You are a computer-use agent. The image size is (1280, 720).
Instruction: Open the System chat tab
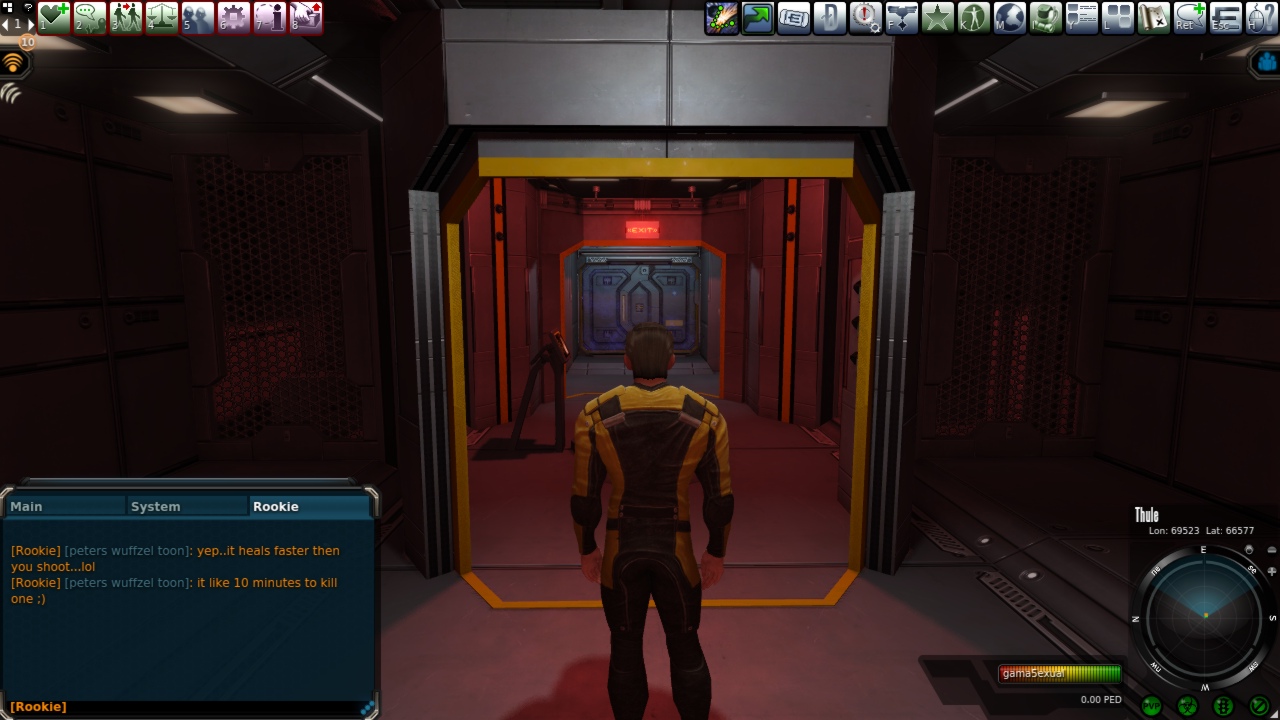[187, 506]
